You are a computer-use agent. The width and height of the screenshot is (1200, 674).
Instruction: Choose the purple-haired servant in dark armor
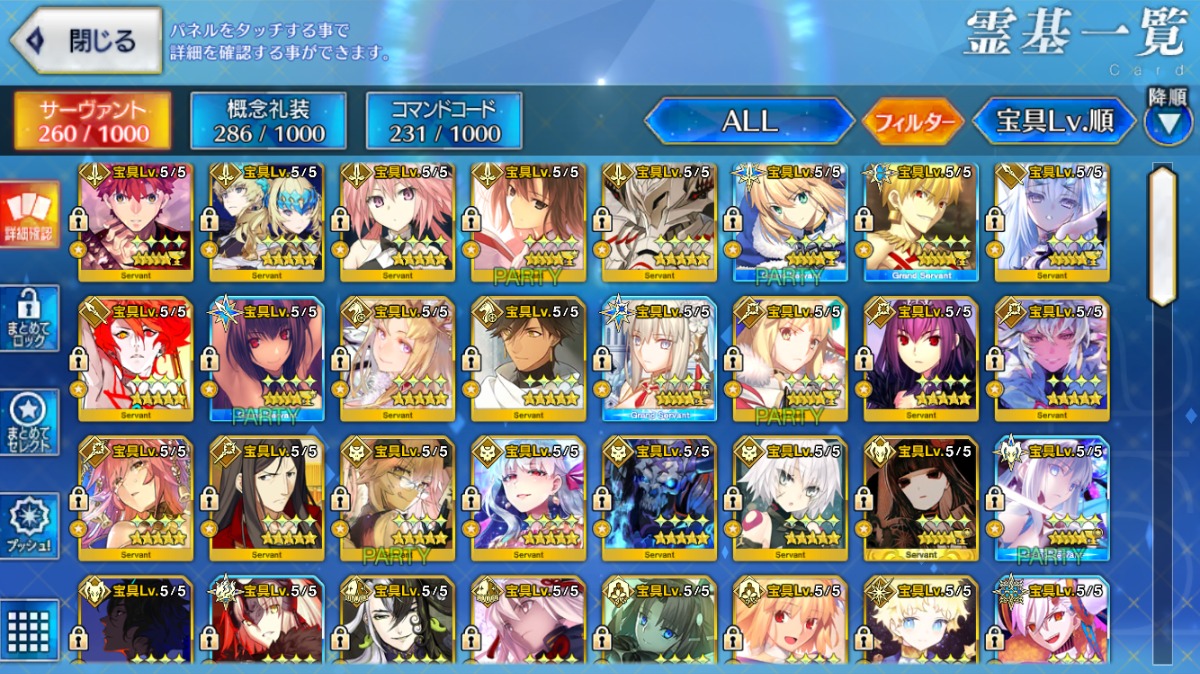click(x=920, y=358)
